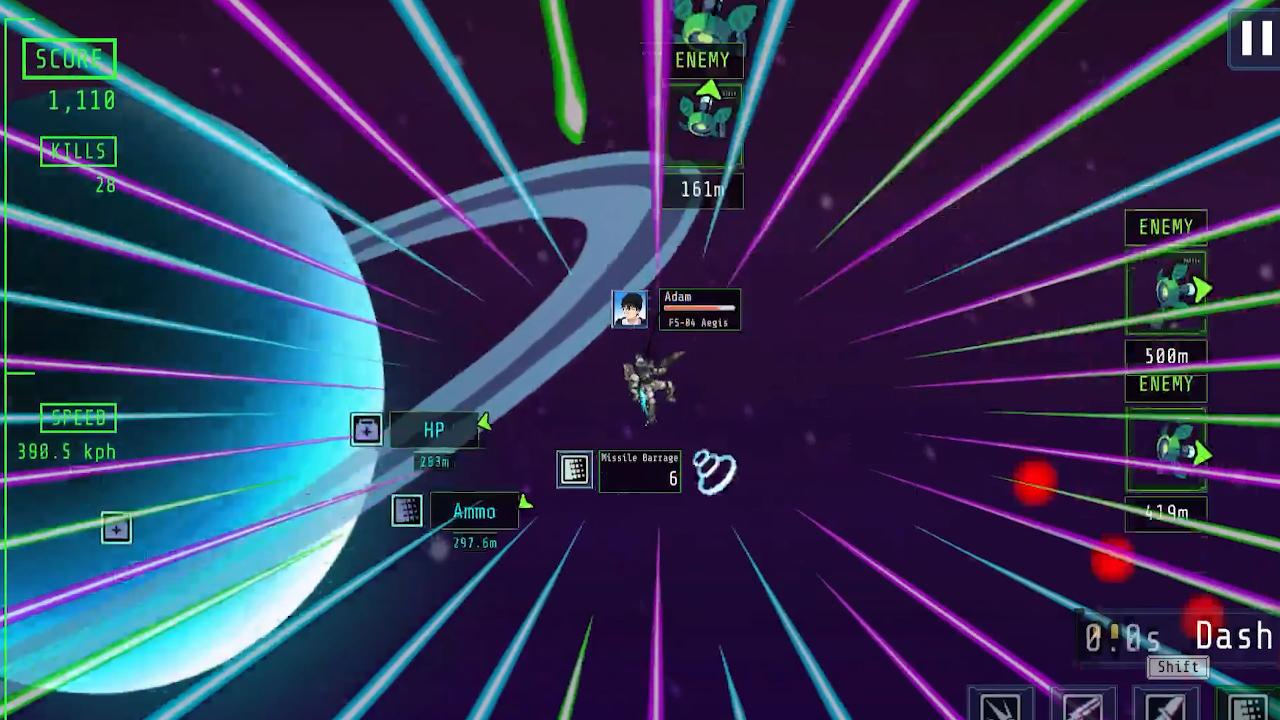This screenshot has width=1280, height=720.
Task: Click the HP medkit pickup icon
Action: [x=367, y=429]
